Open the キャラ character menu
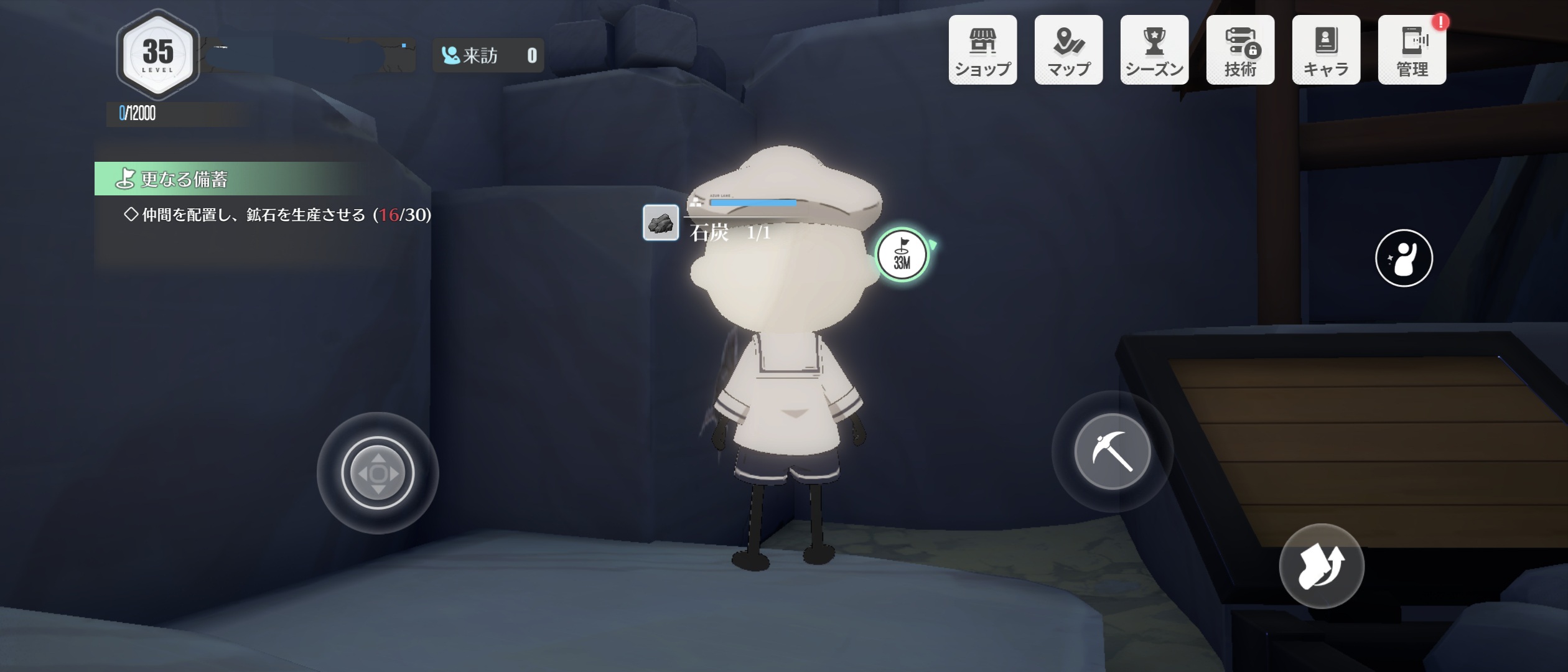Screen dimensions: 1568x672 1326,50
